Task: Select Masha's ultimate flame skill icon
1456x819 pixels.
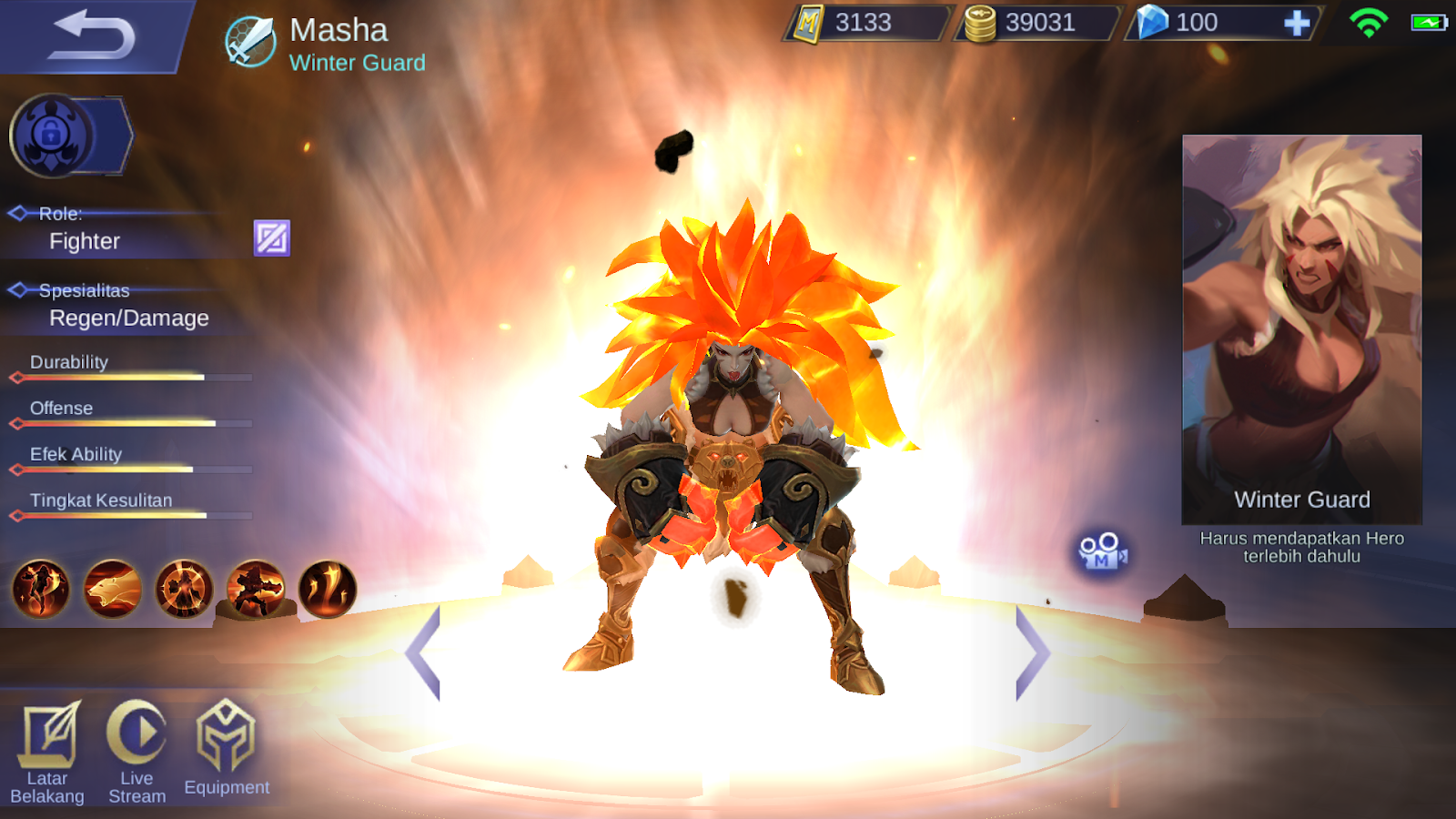Action: 328,591
